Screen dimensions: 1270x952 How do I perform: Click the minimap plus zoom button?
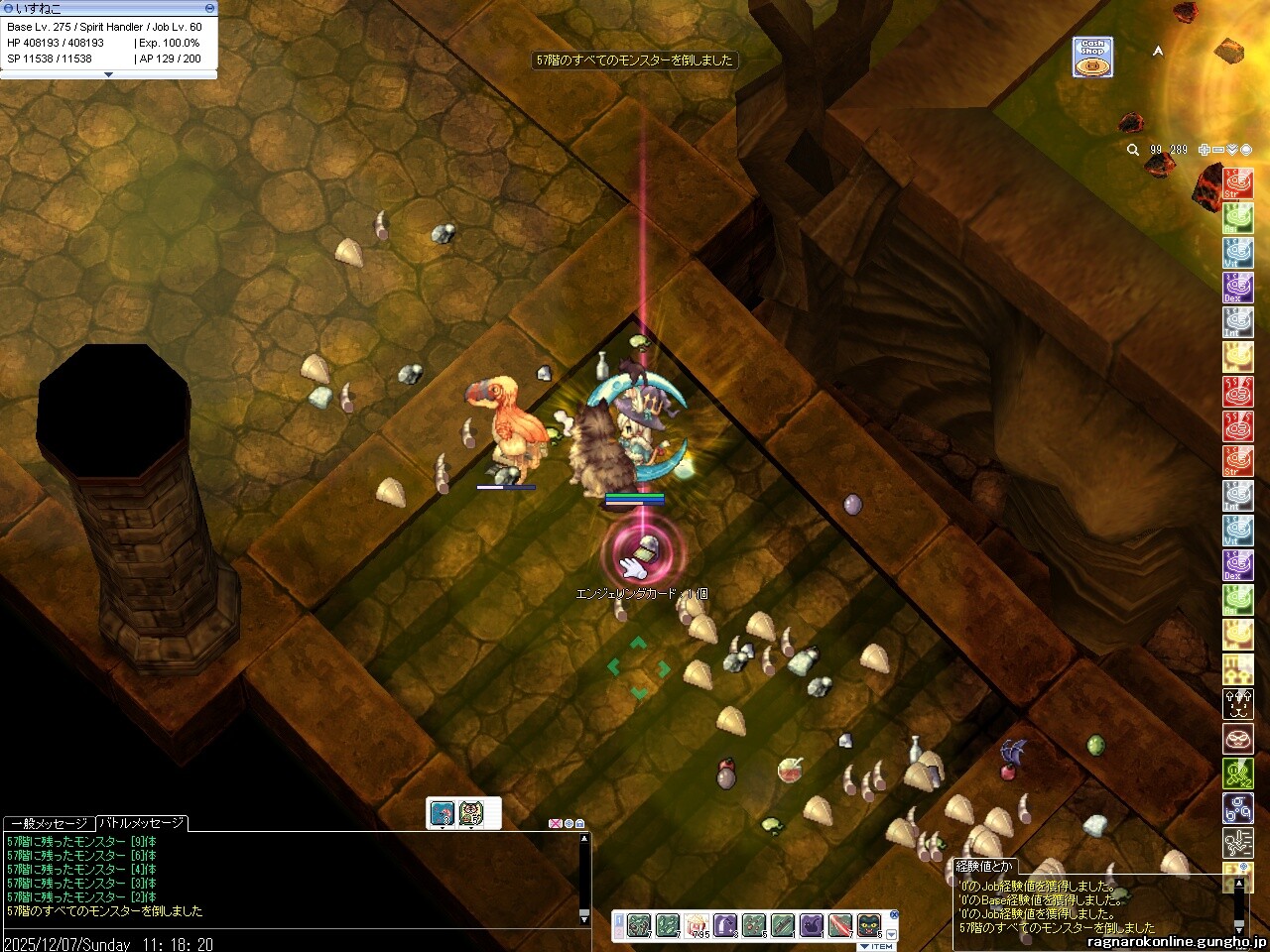click(x=1205, y=150)
